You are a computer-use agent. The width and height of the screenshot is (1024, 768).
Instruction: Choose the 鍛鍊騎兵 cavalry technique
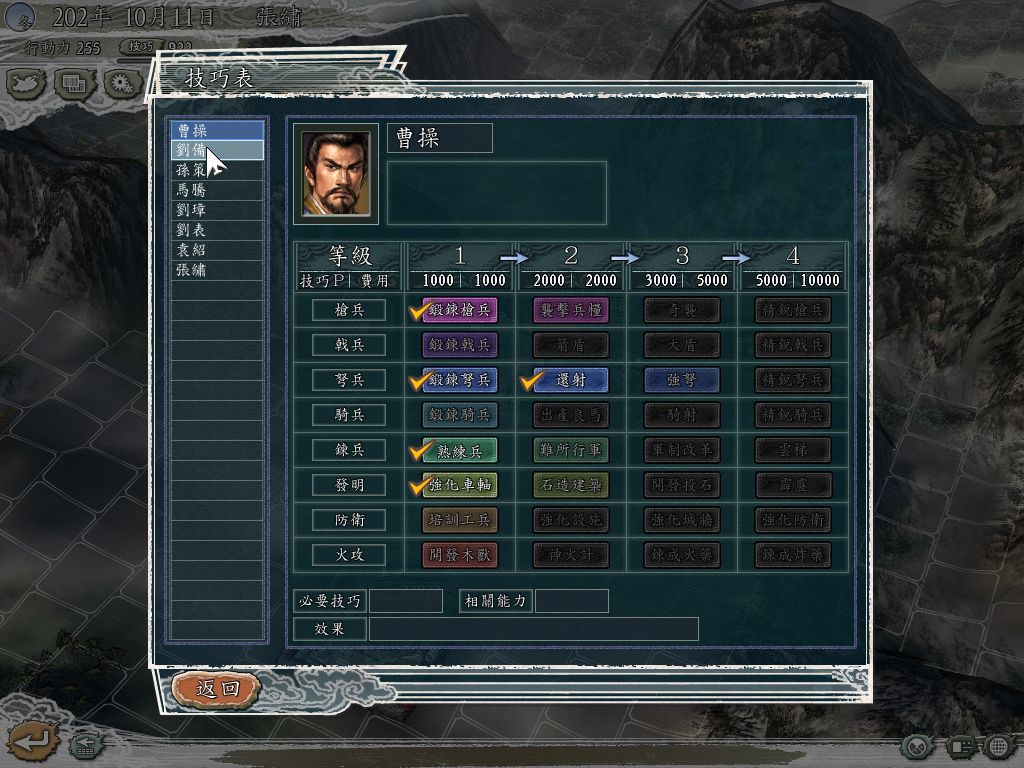(x=460, y=416)
